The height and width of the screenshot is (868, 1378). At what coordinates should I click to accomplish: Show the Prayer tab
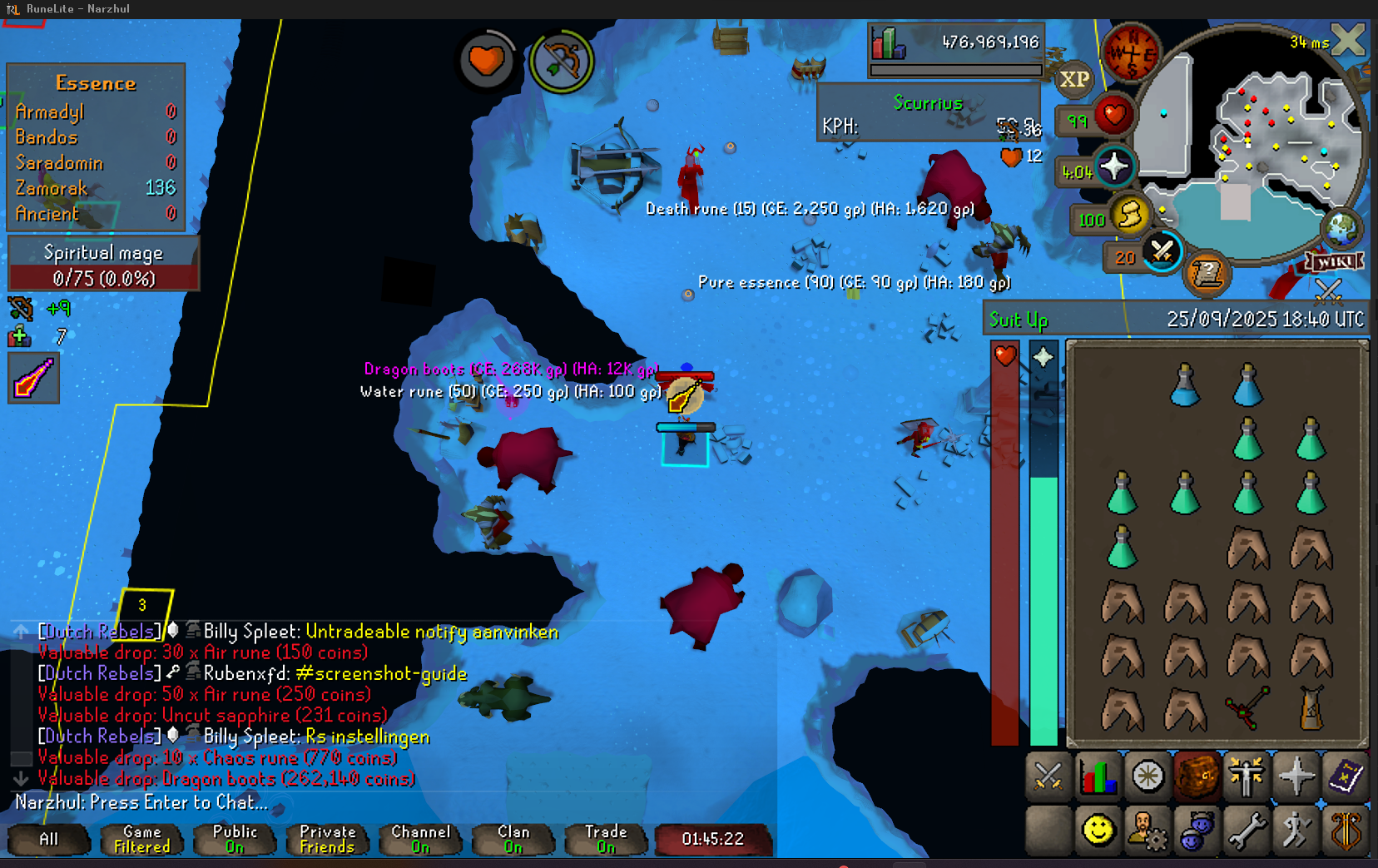pyautogui.click(x=1296, y=776)
